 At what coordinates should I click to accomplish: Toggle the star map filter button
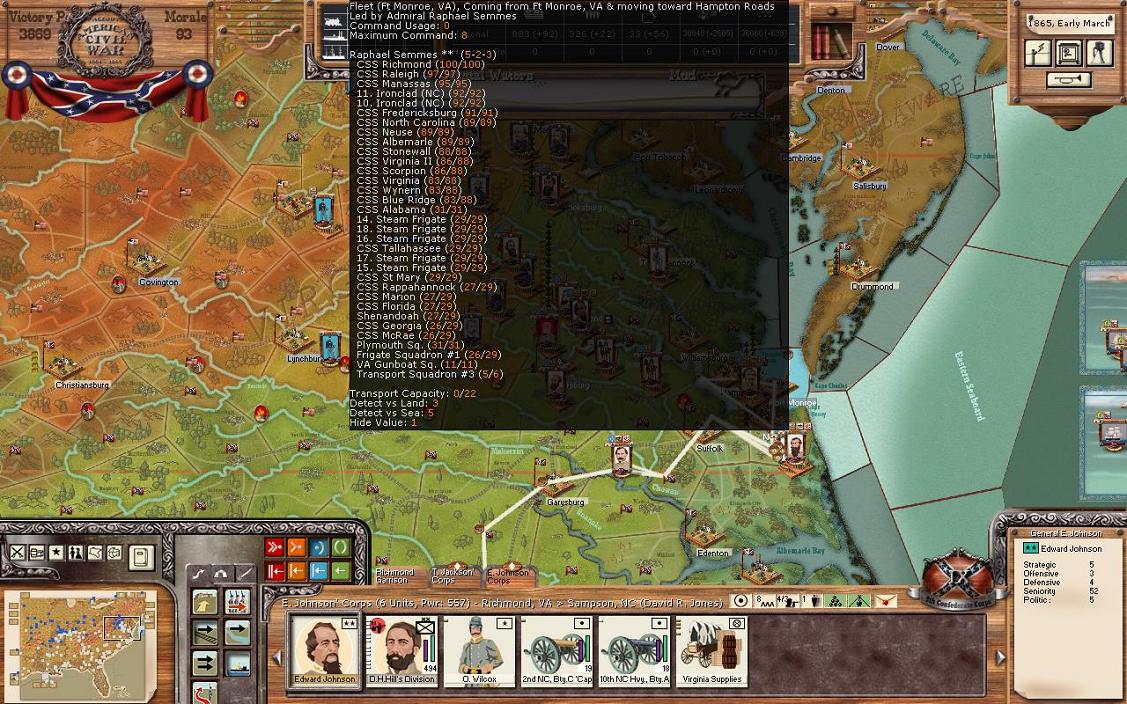[56, 553]
